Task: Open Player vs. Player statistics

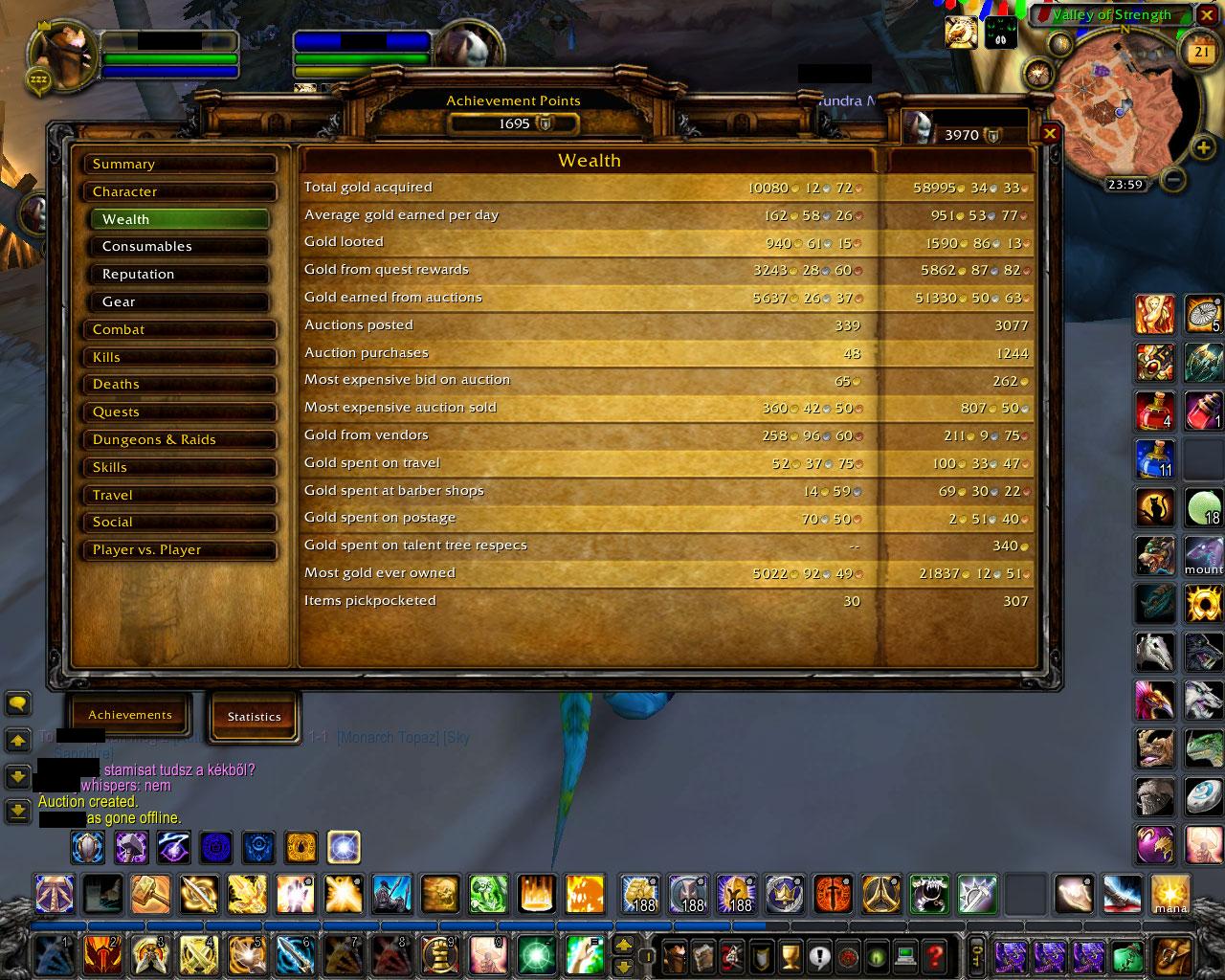Action: pos(179,550)
